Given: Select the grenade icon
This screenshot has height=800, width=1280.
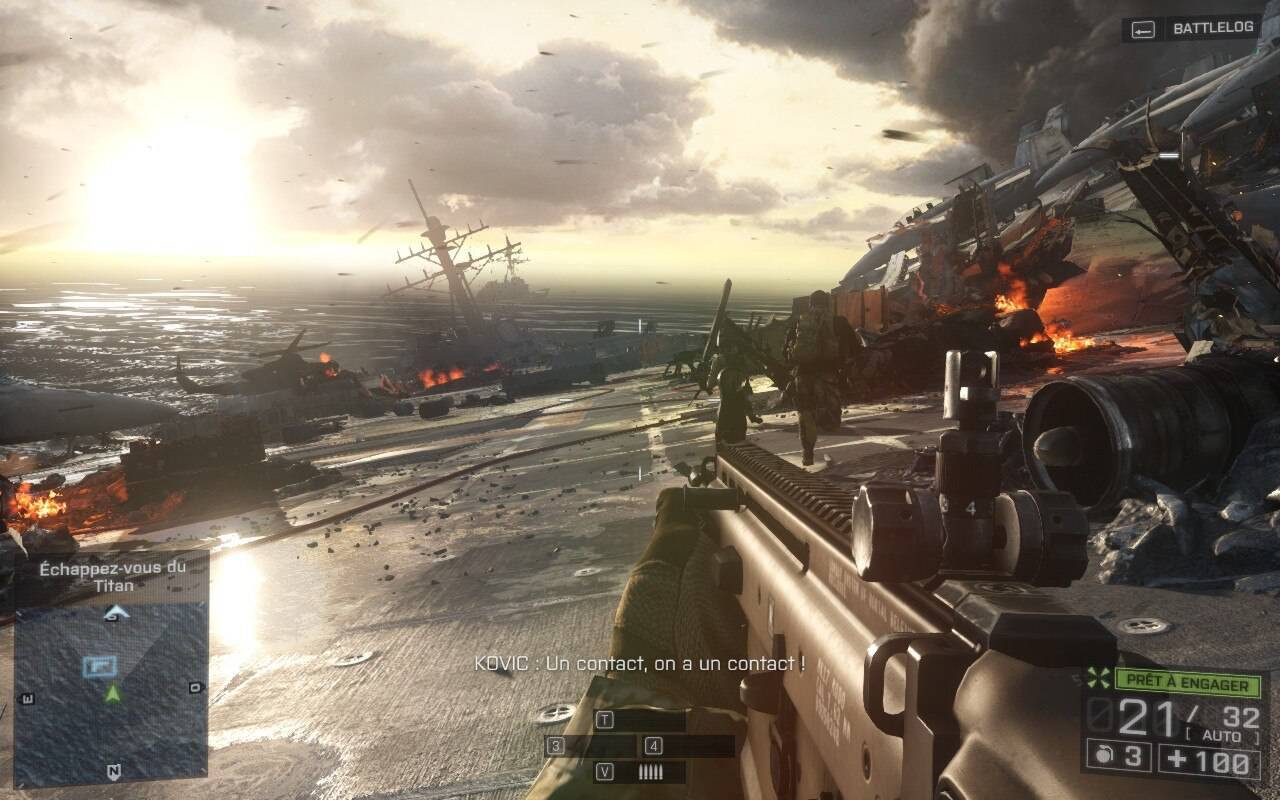Looking at the screenshot, I should [x=1103, y=757].
